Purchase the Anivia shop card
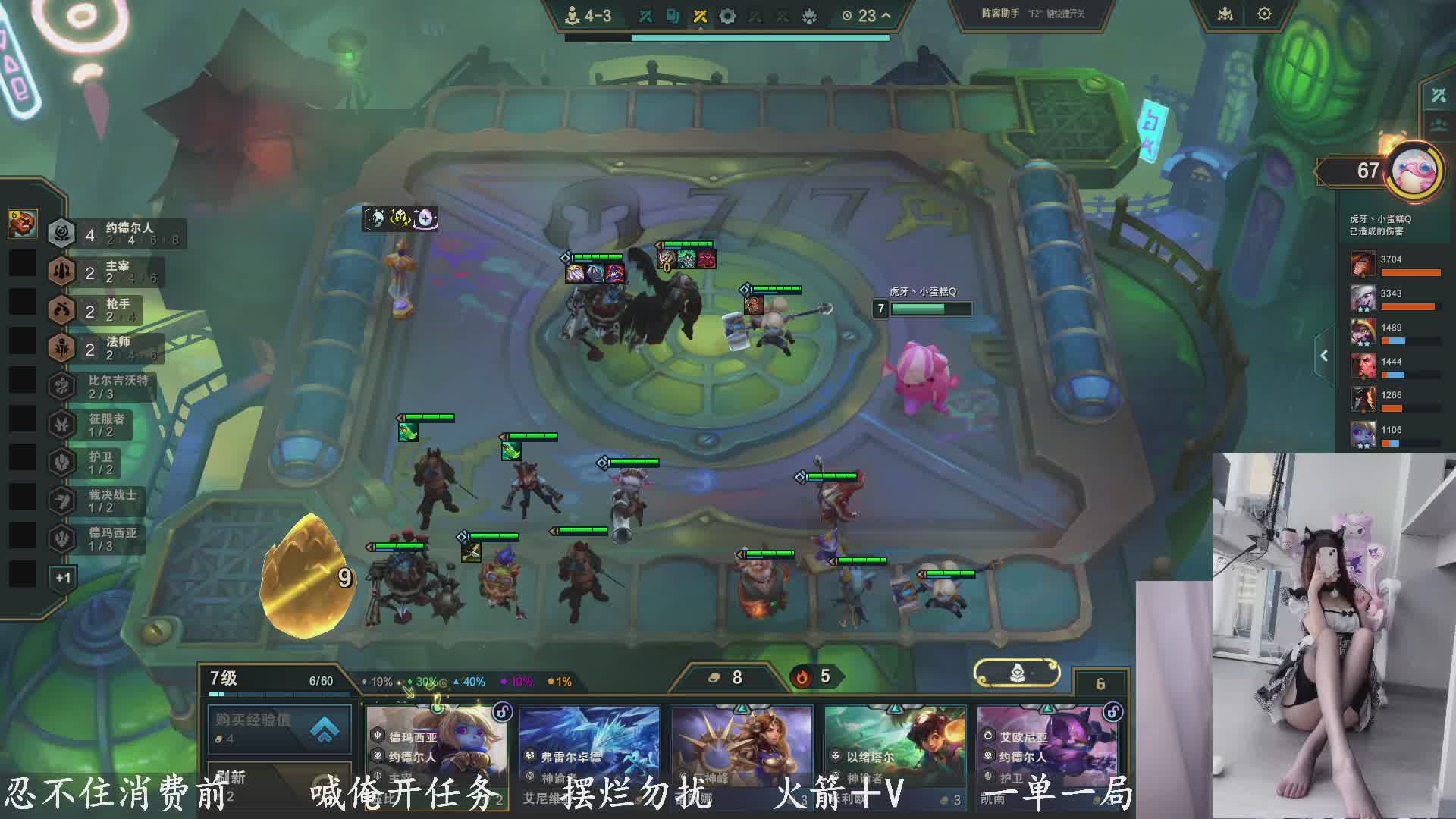Image resolution: width=1456 pixels, height=819 pixels. coord(590,755)
